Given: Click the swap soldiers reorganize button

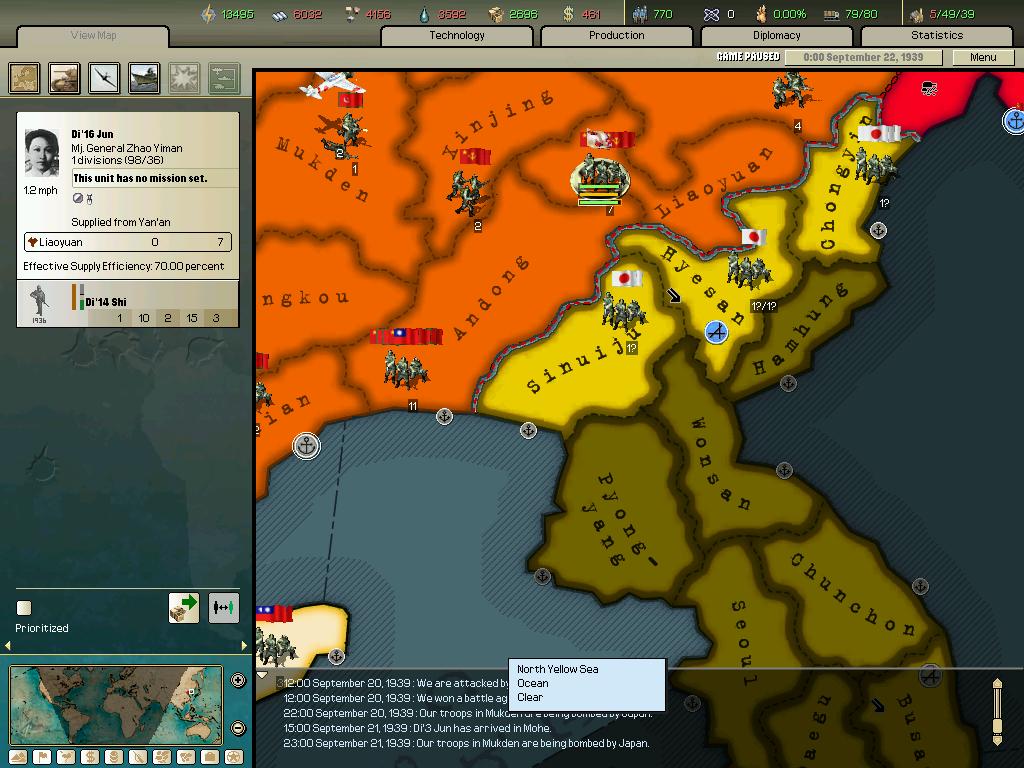Looking at the screenshot, I should 223,607.
